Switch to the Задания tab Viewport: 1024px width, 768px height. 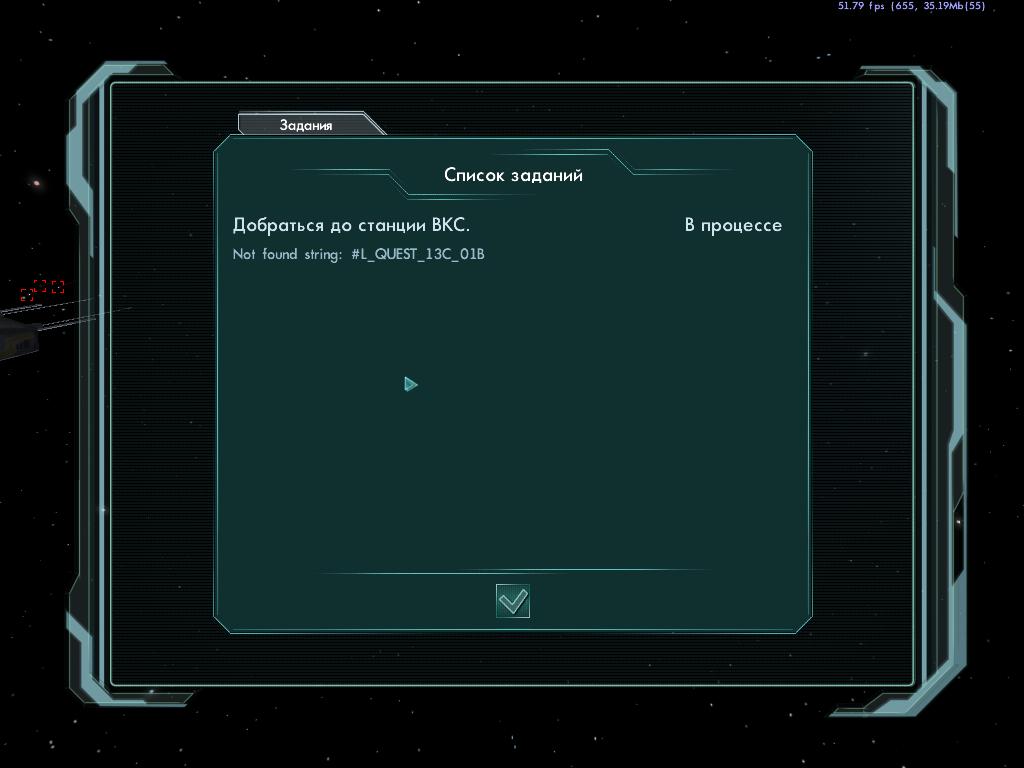pyautogui.click(x=306, y=125)
